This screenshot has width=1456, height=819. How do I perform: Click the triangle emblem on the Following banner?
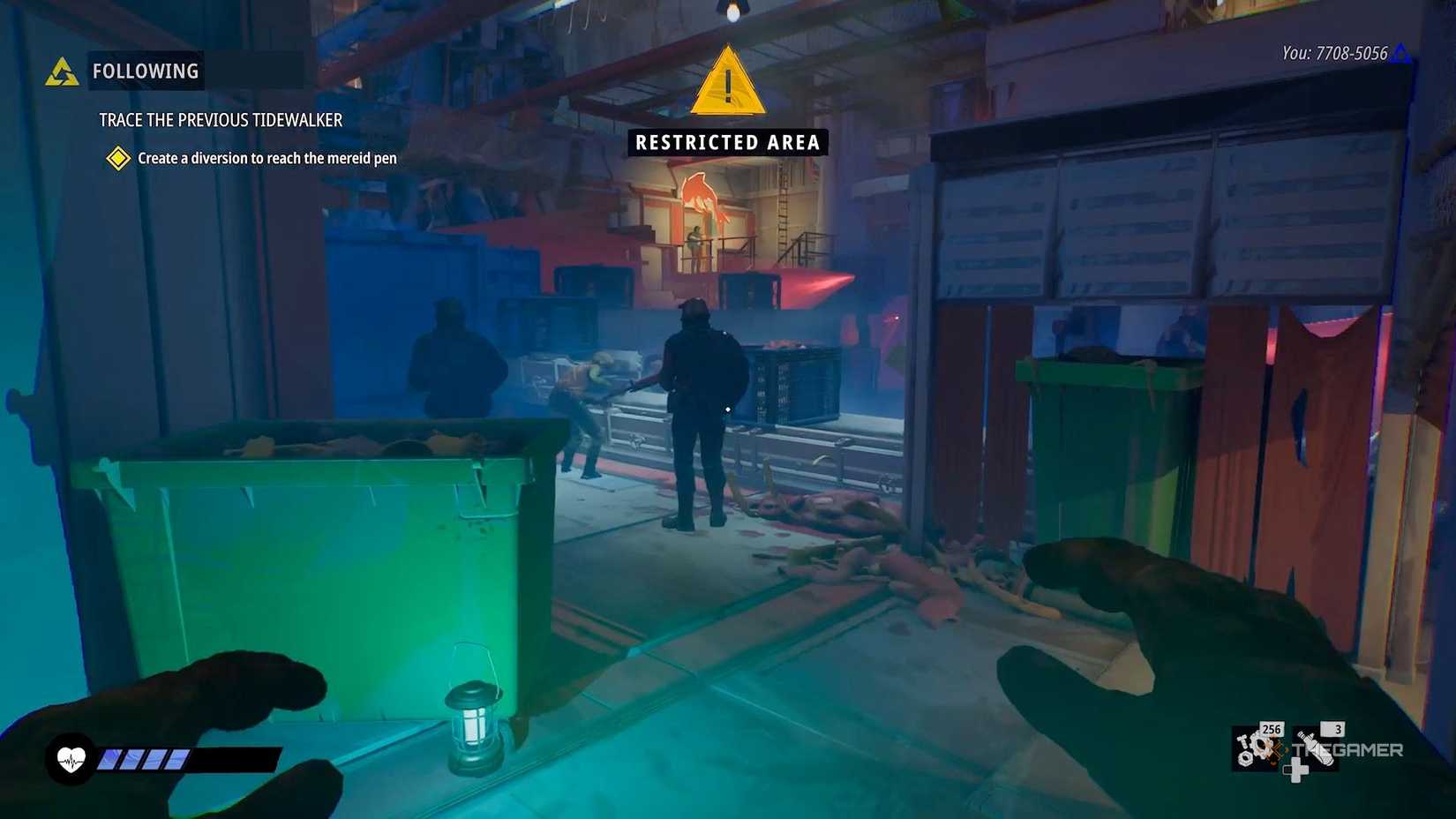[x=60, y=71]
